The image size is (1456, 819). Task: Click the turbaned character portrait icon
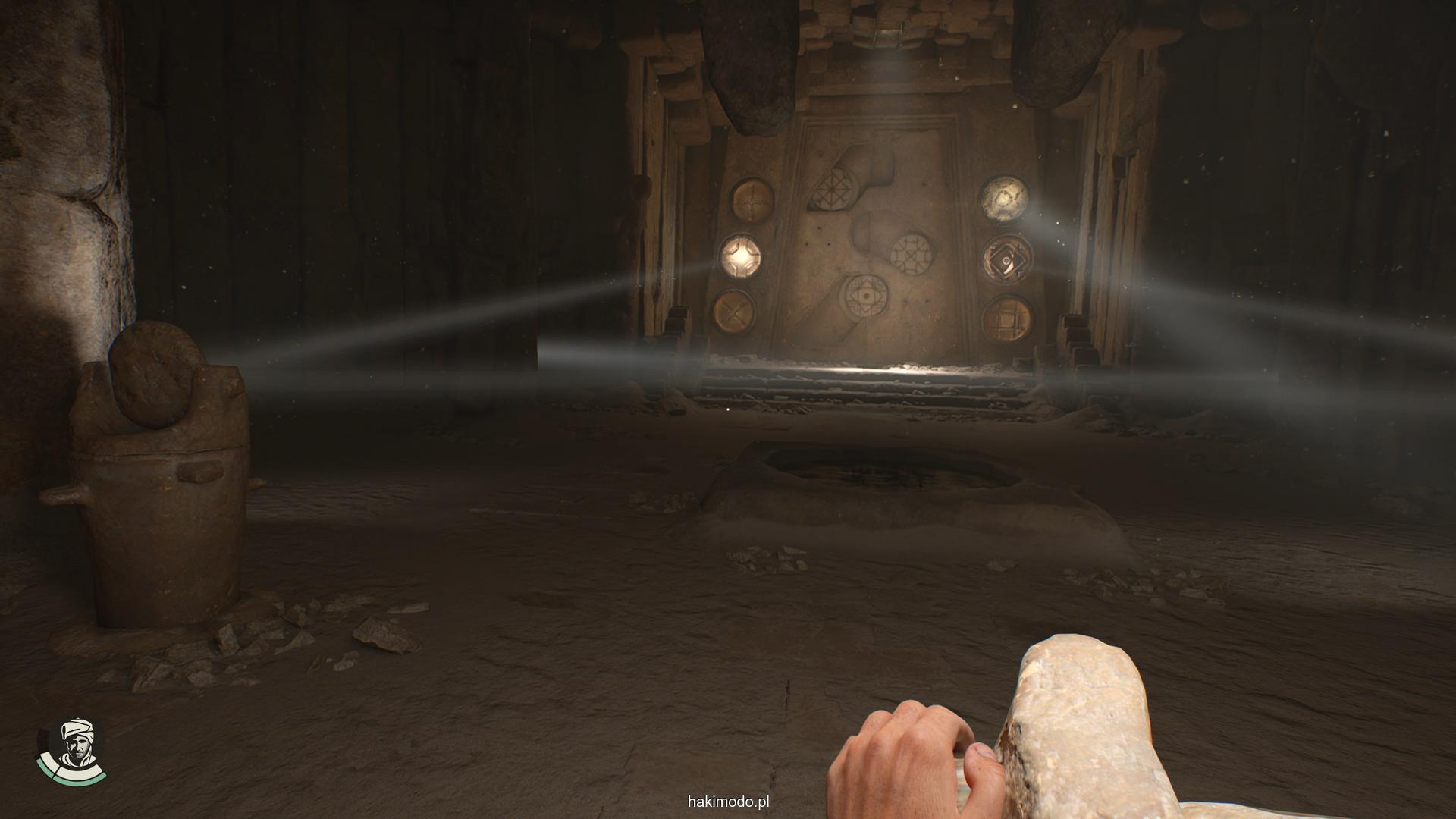pyautogui.click(x=72, y=748)
